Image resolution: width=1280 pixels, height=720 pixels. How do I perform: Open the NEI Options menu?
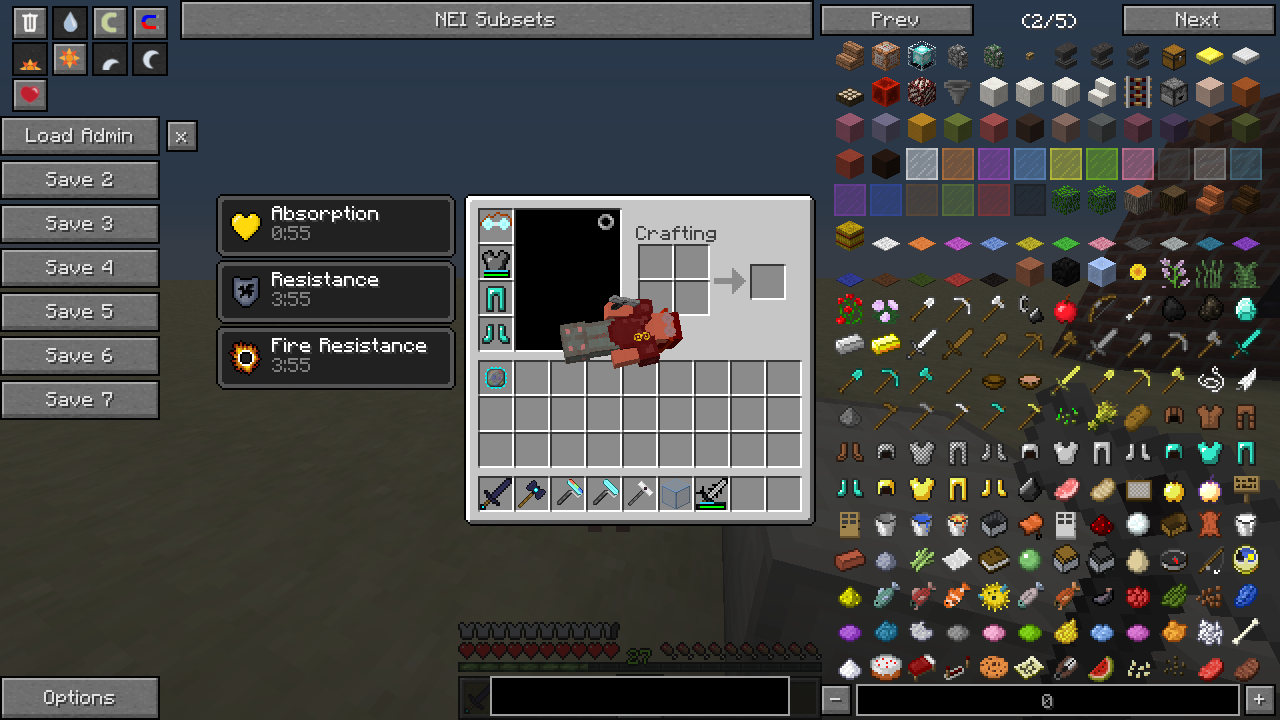[80, 698]
